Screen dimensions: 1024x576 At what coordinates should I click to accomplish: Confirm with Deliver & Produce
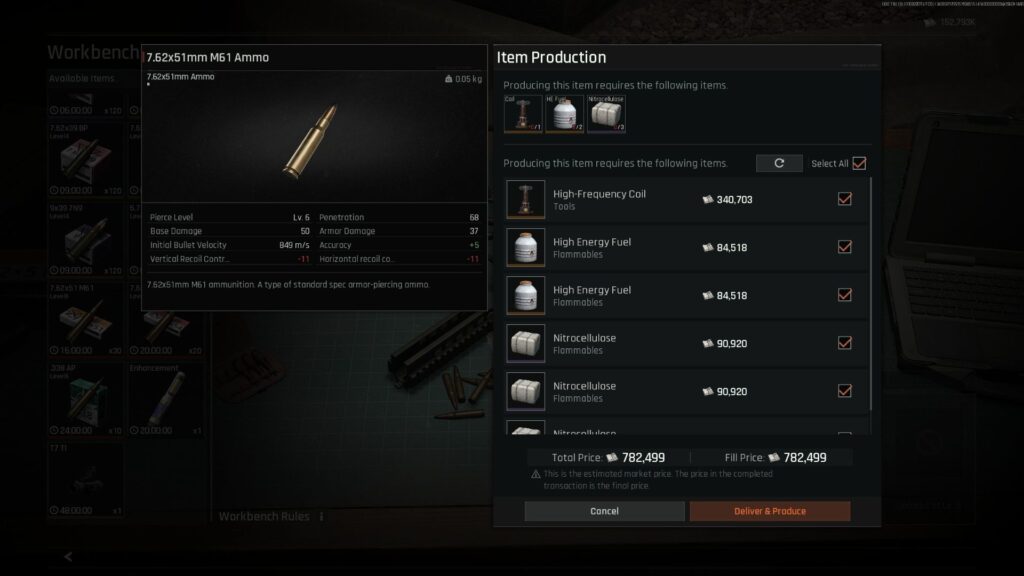[769, 511]
